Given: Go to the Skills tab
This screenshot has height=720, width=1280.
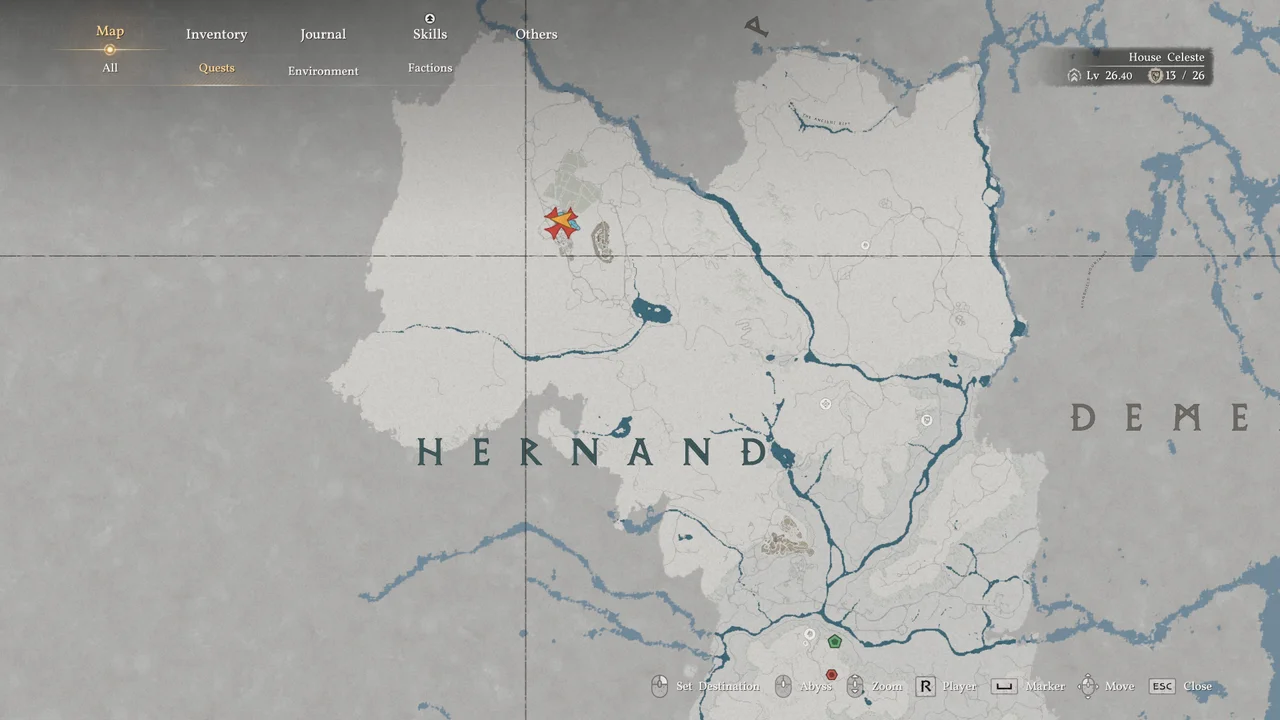Looking at the screenshot, I should pyautogui.click(x=430, y=34).
